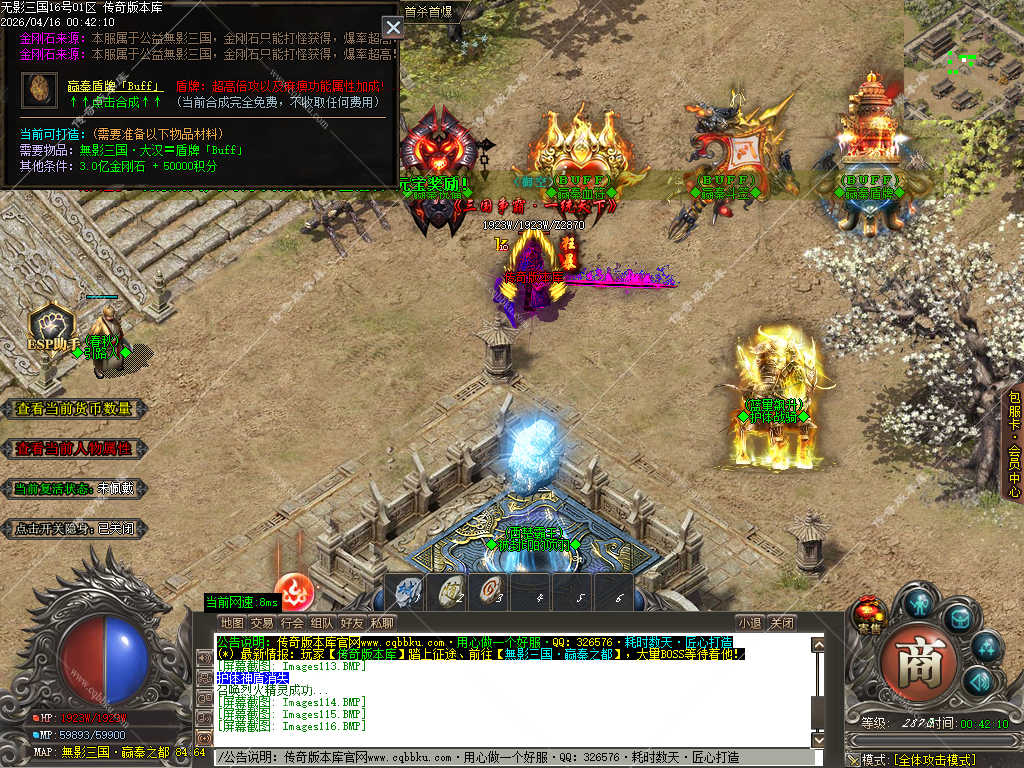The width and height of the screenshot is (1024, 768).
Task: Close the shield crafting dialog
Action: click(393, 27)
